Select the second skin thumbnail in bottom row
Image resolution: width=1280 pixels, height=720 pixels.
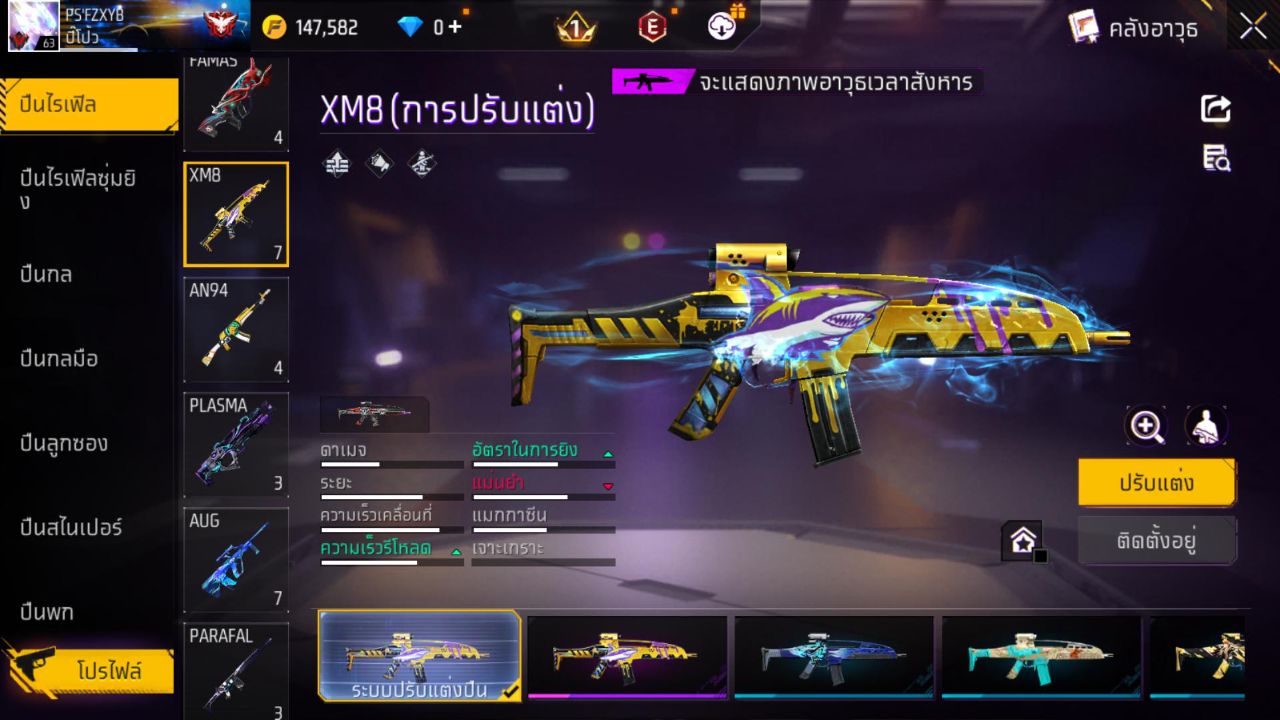[628, 655]
